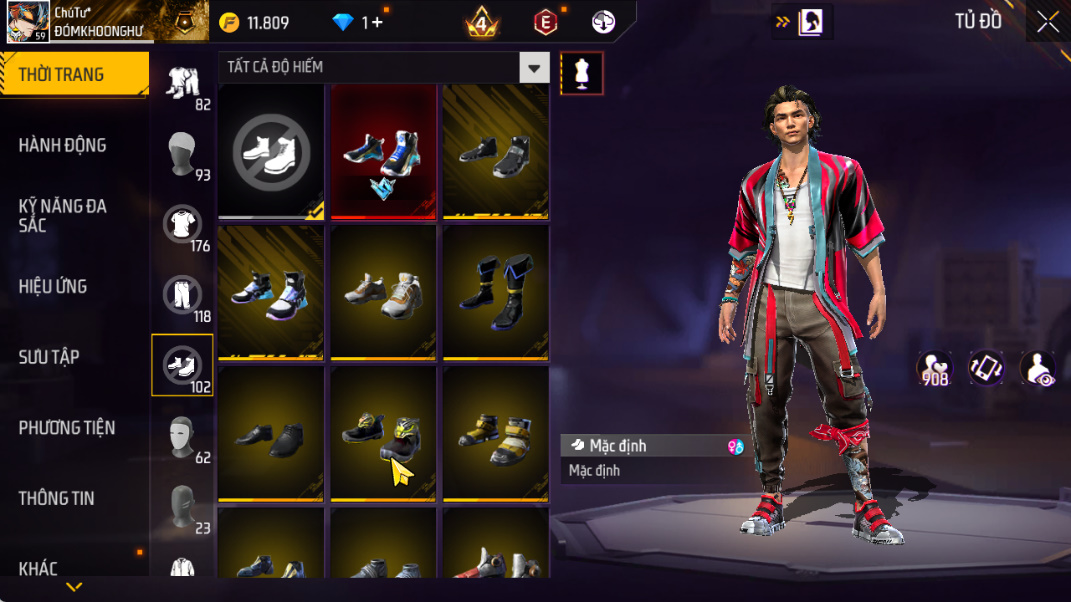Open the player profile avatar
This screenshot has width=1071, height=602.
click(28, 22)
